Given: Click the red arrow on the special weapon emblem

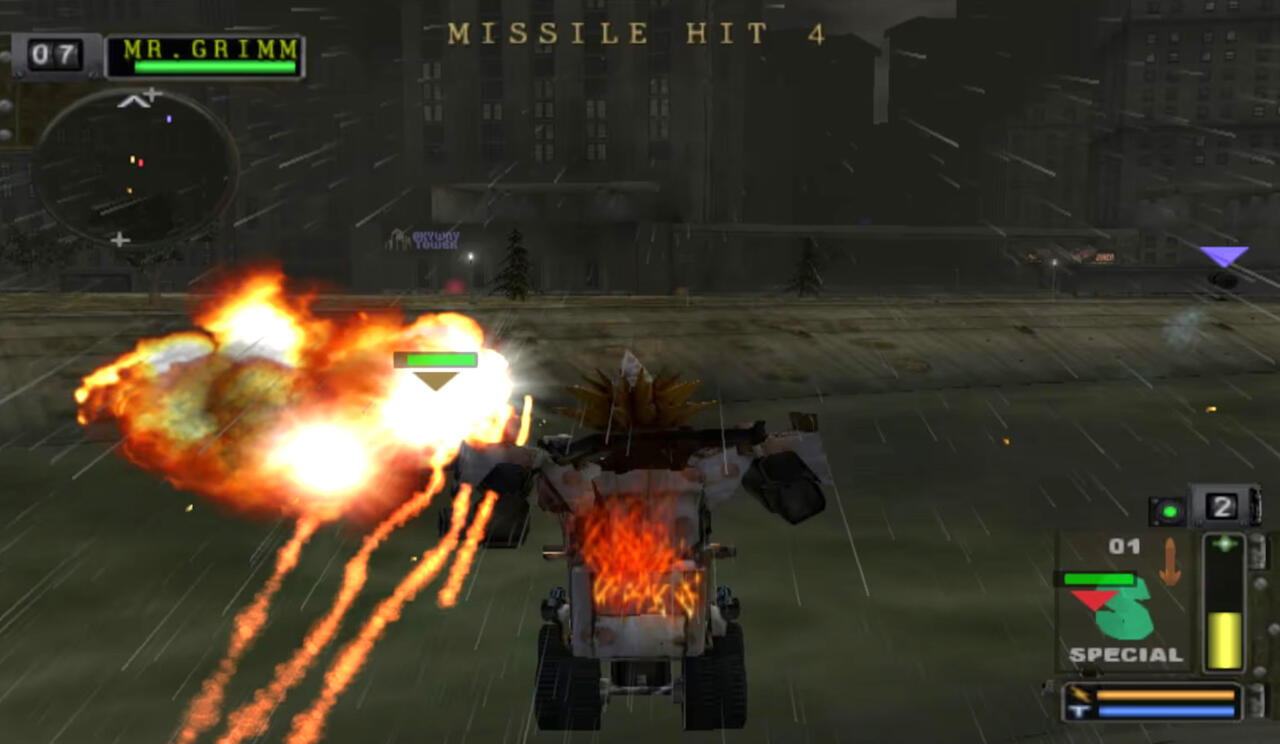Looking at the screenshot, I should pos(1093,597).
